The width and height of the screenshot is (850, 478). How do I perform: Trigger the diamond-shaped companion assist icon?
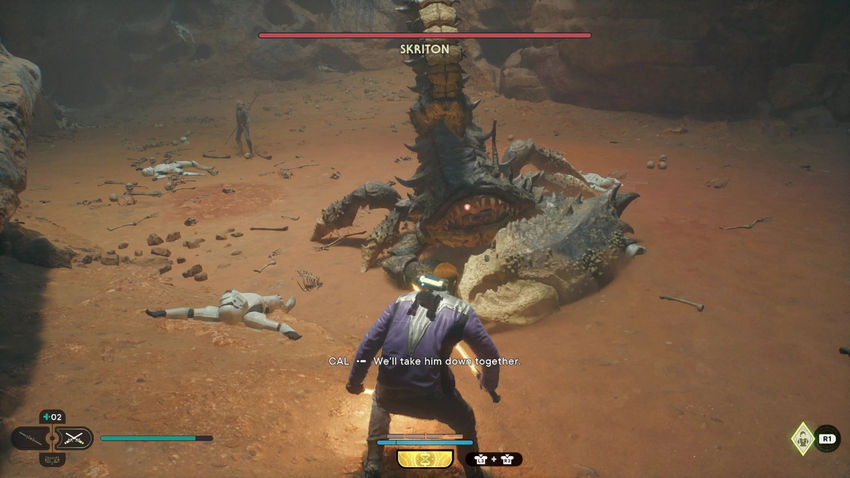pyautogui.click(x=802, y=438)
